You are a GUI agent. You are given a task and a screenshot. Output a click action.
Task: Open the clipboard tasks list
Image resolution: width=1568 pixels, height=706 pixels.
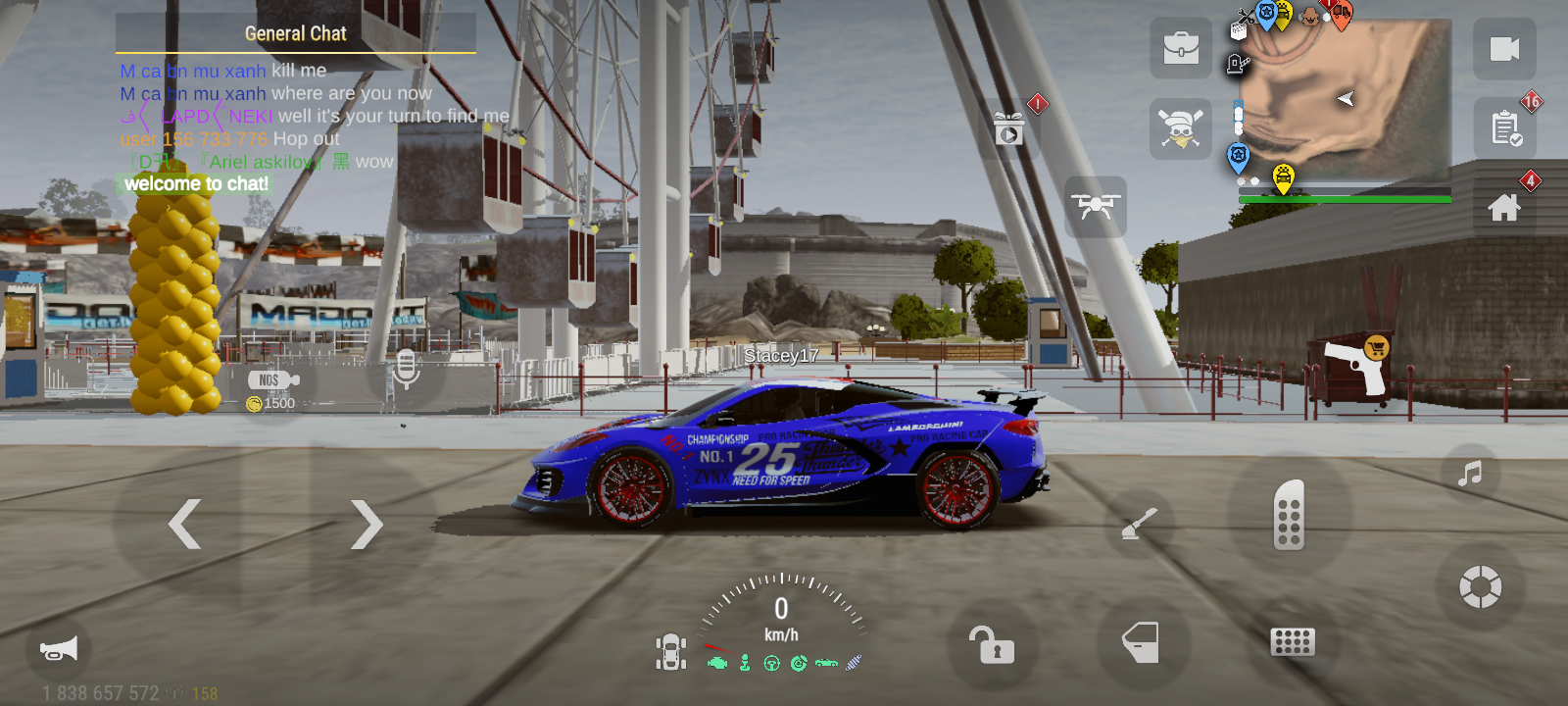pos(1504,128)
